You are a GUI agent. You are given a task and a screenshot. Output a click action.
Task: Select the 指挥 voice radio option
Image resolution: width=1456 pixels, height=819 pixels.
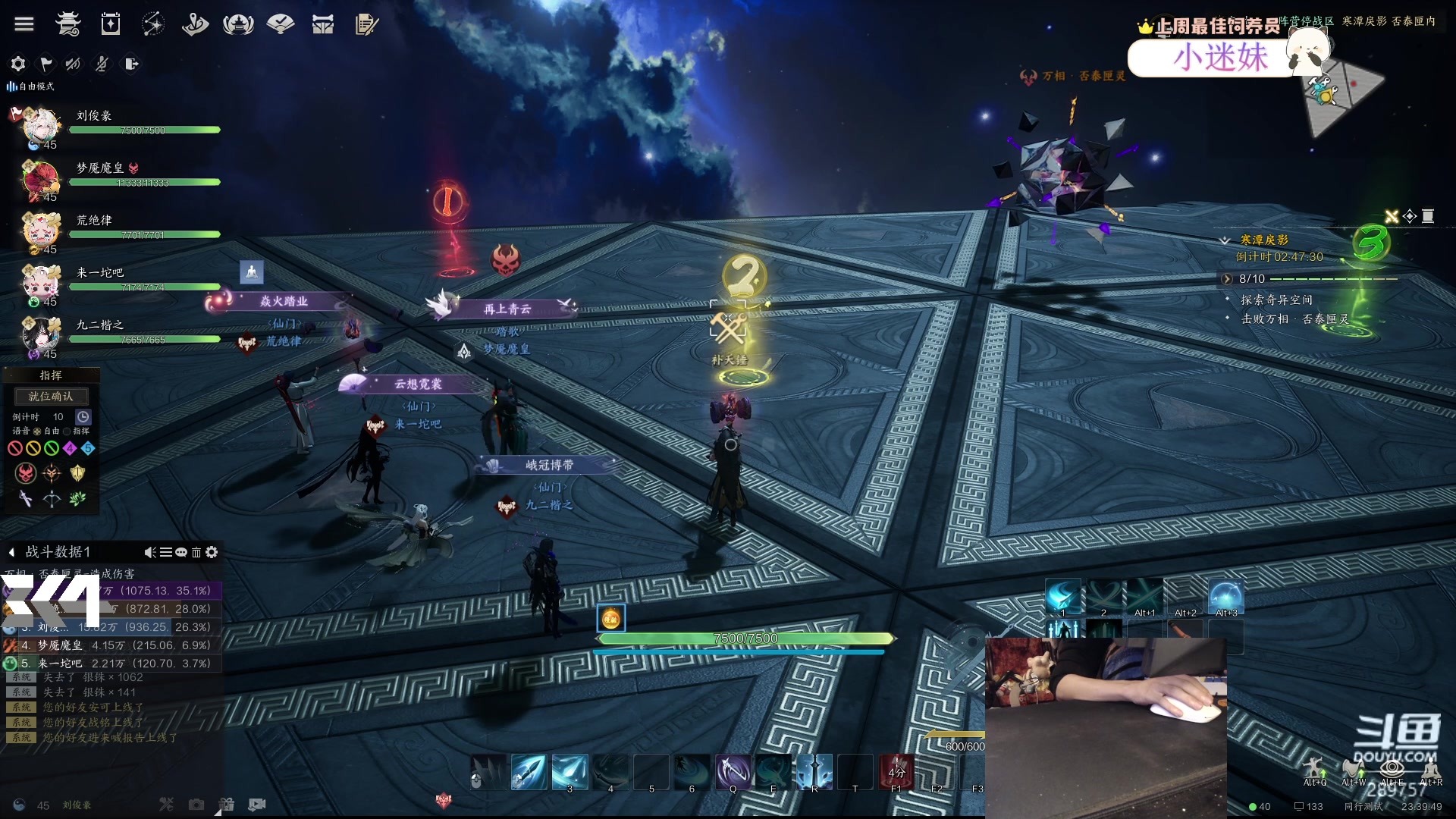(x=67, y=431)
